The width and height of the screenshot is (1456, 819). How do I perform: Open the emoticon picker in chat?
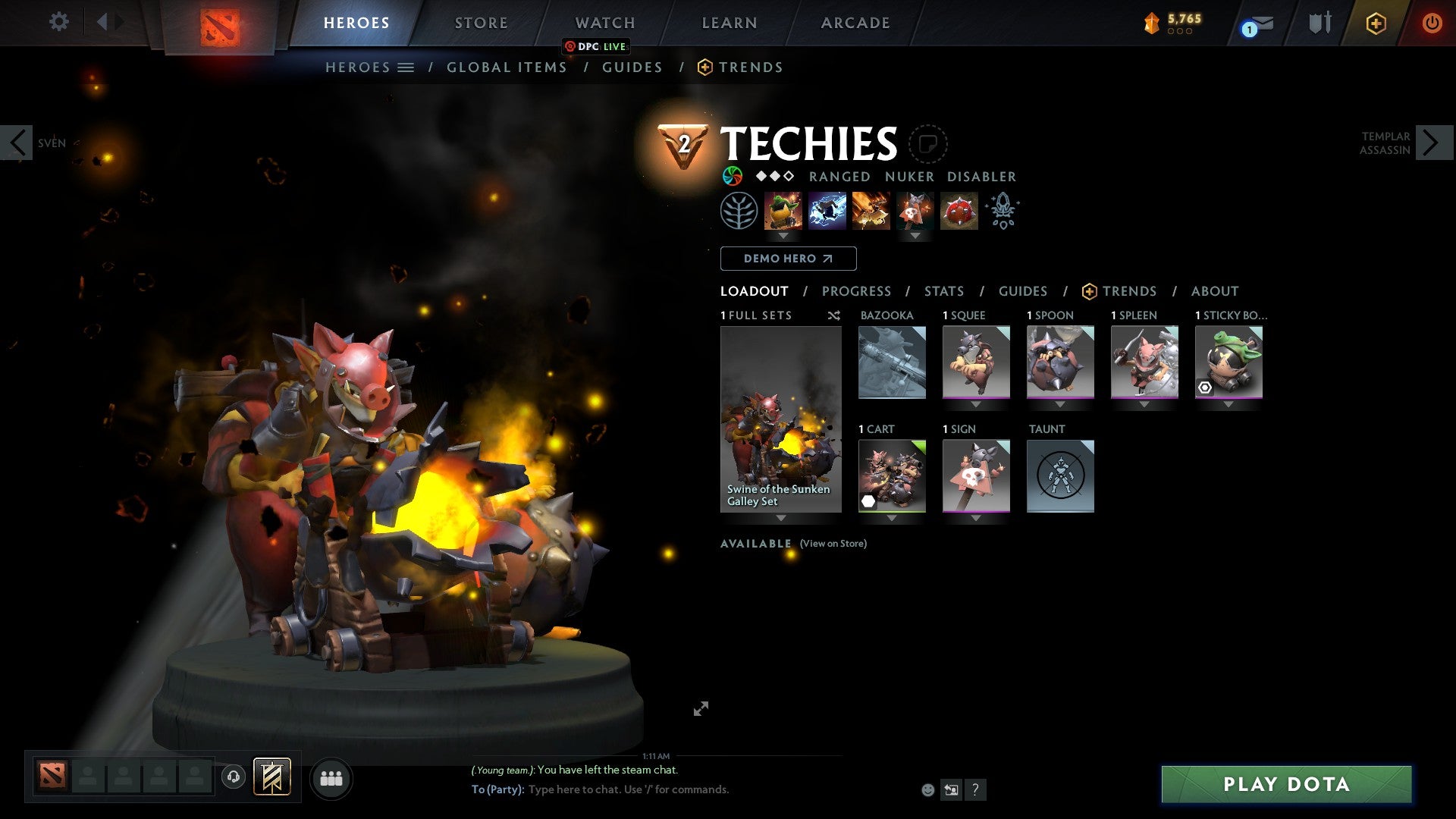(927, 789)
